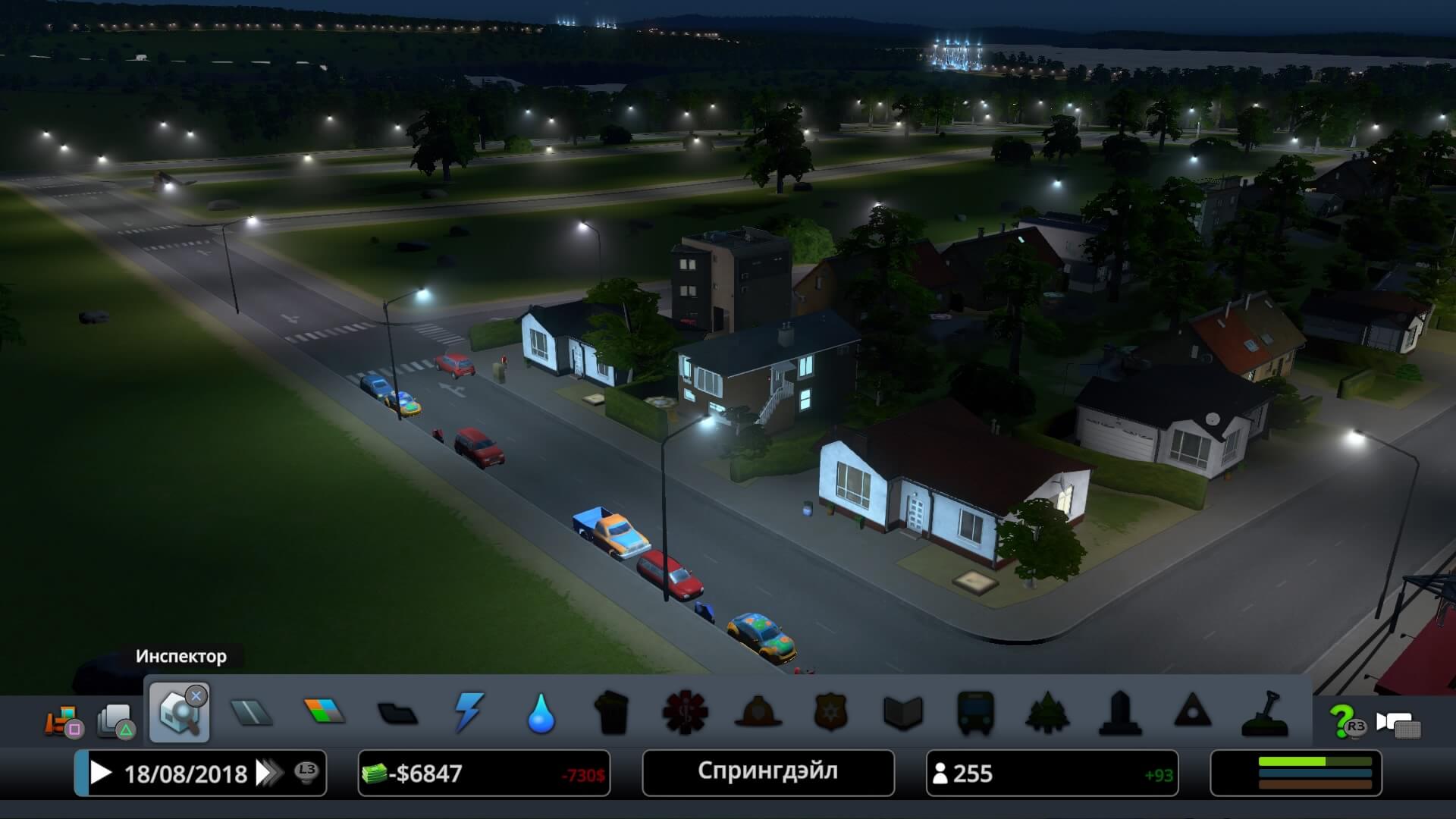Open the parks tree menu
This screenshot has height=819, width=1456.
1047,713
